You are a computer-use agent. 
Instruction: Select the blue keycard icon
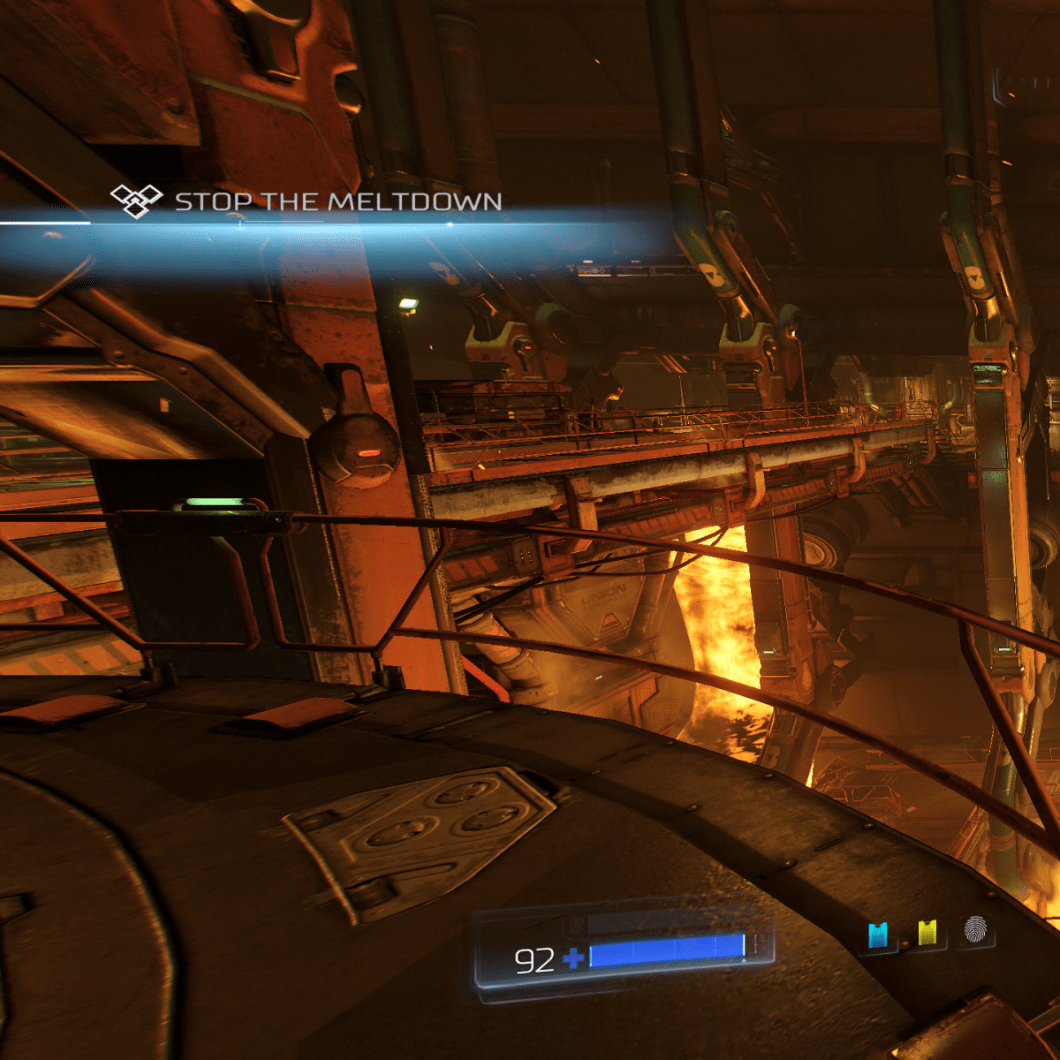[x=878, y=935]
